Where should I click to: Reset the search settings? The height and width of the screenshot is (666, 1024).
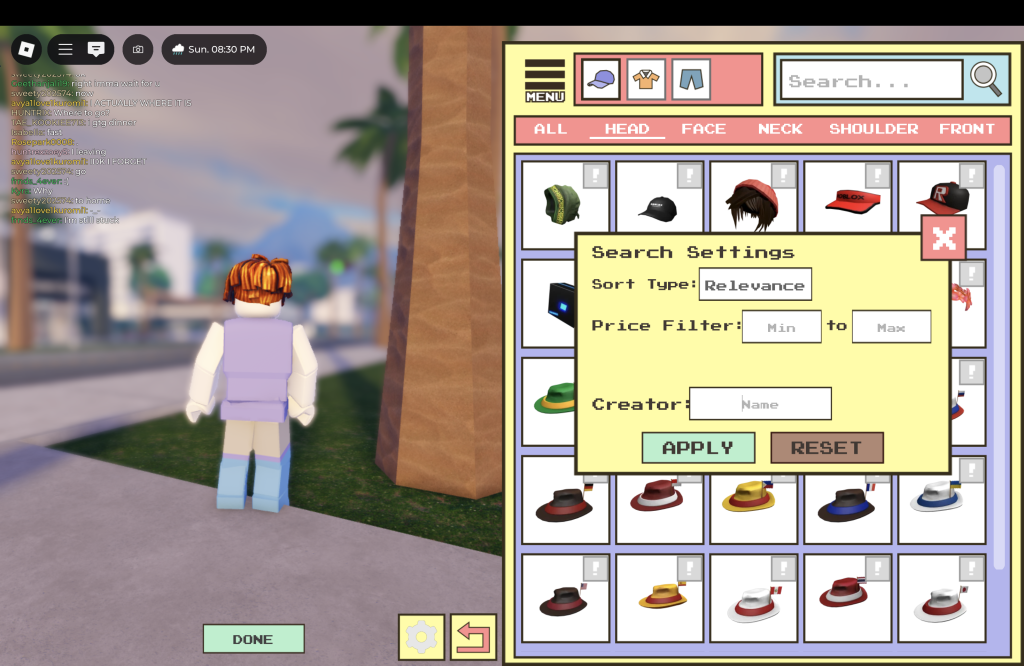pyautogui.click(x=826, y=448)
